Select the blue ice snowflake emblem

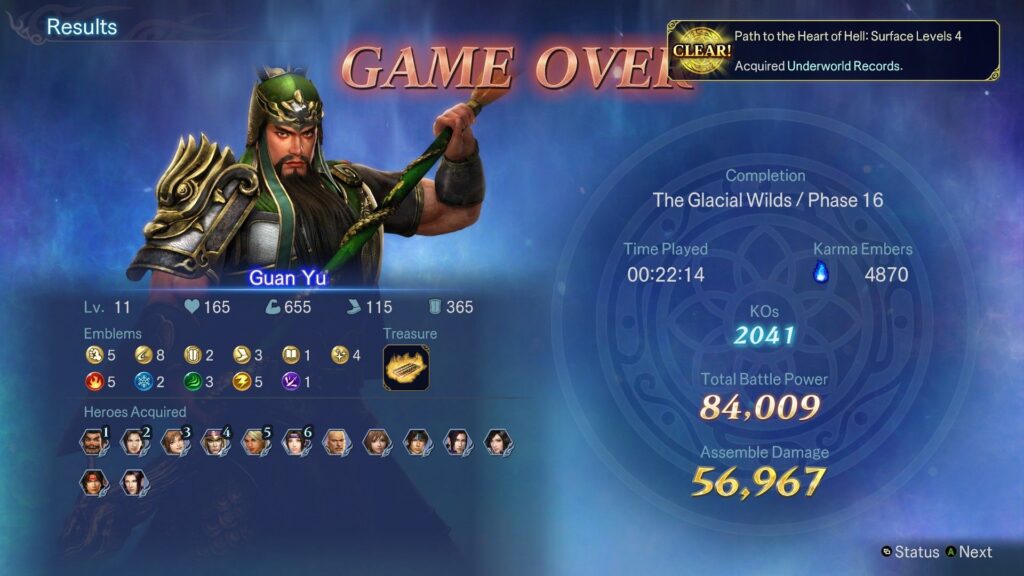(x=143, y=381)
